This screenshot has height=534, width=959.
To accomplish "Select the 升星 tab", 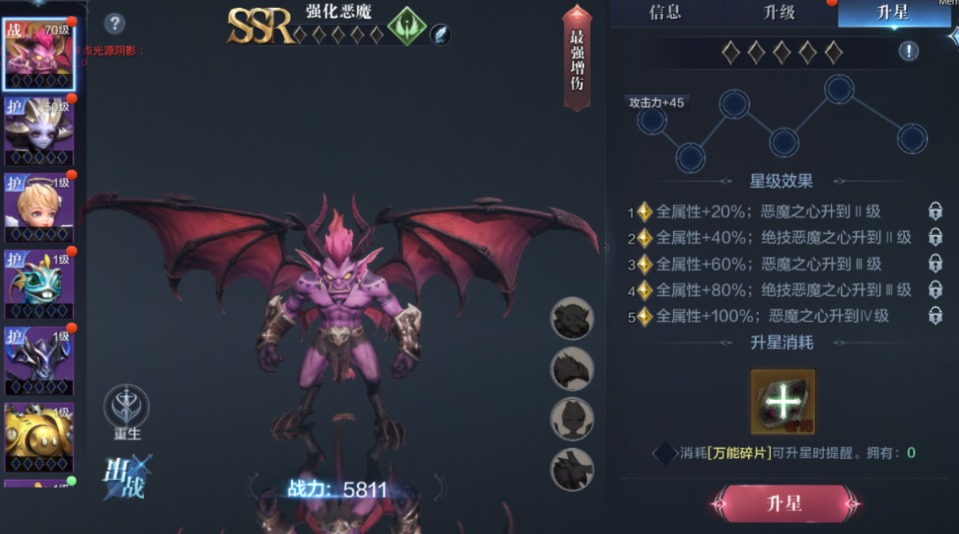I will pyautogui.click(x=893, y=13).
